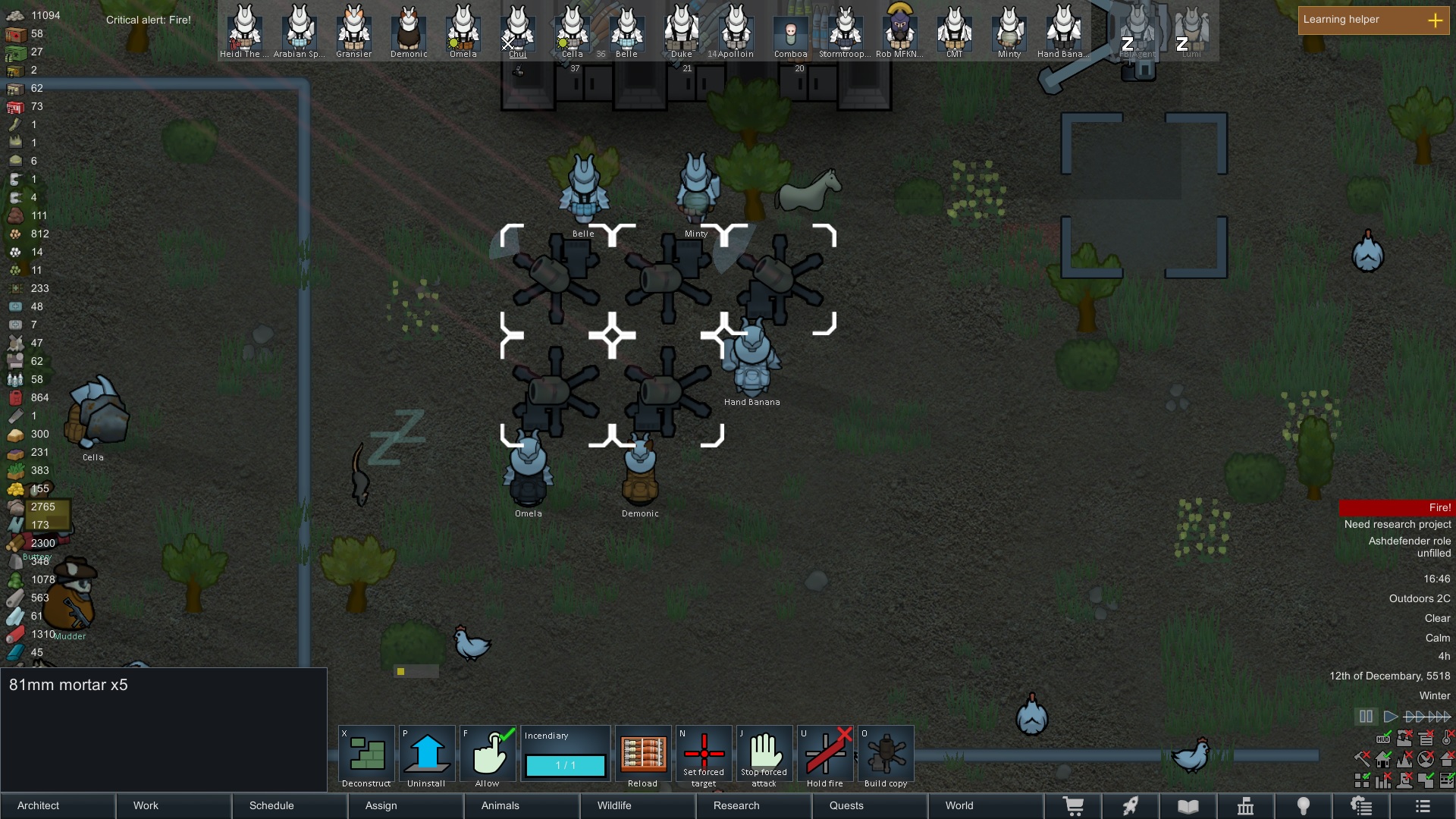Uninstall the selected mortars
This screenshot has width=1456, height=819.
point(427,755)
